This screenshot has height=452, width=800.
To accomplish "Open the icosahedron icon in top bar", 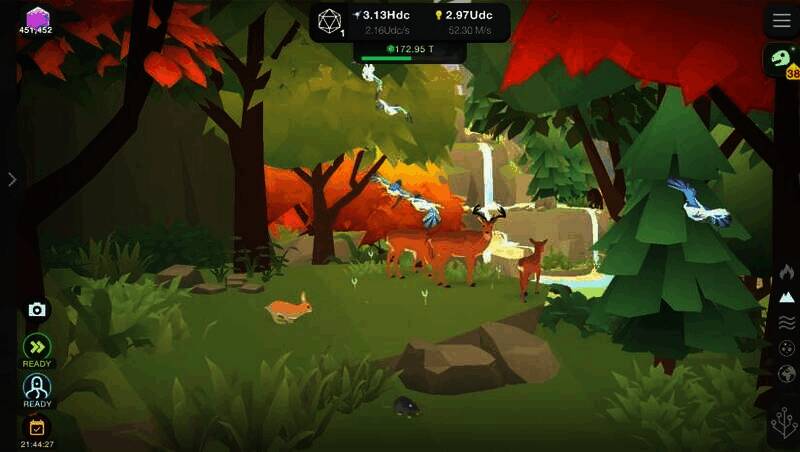I will tap(330, 21).
